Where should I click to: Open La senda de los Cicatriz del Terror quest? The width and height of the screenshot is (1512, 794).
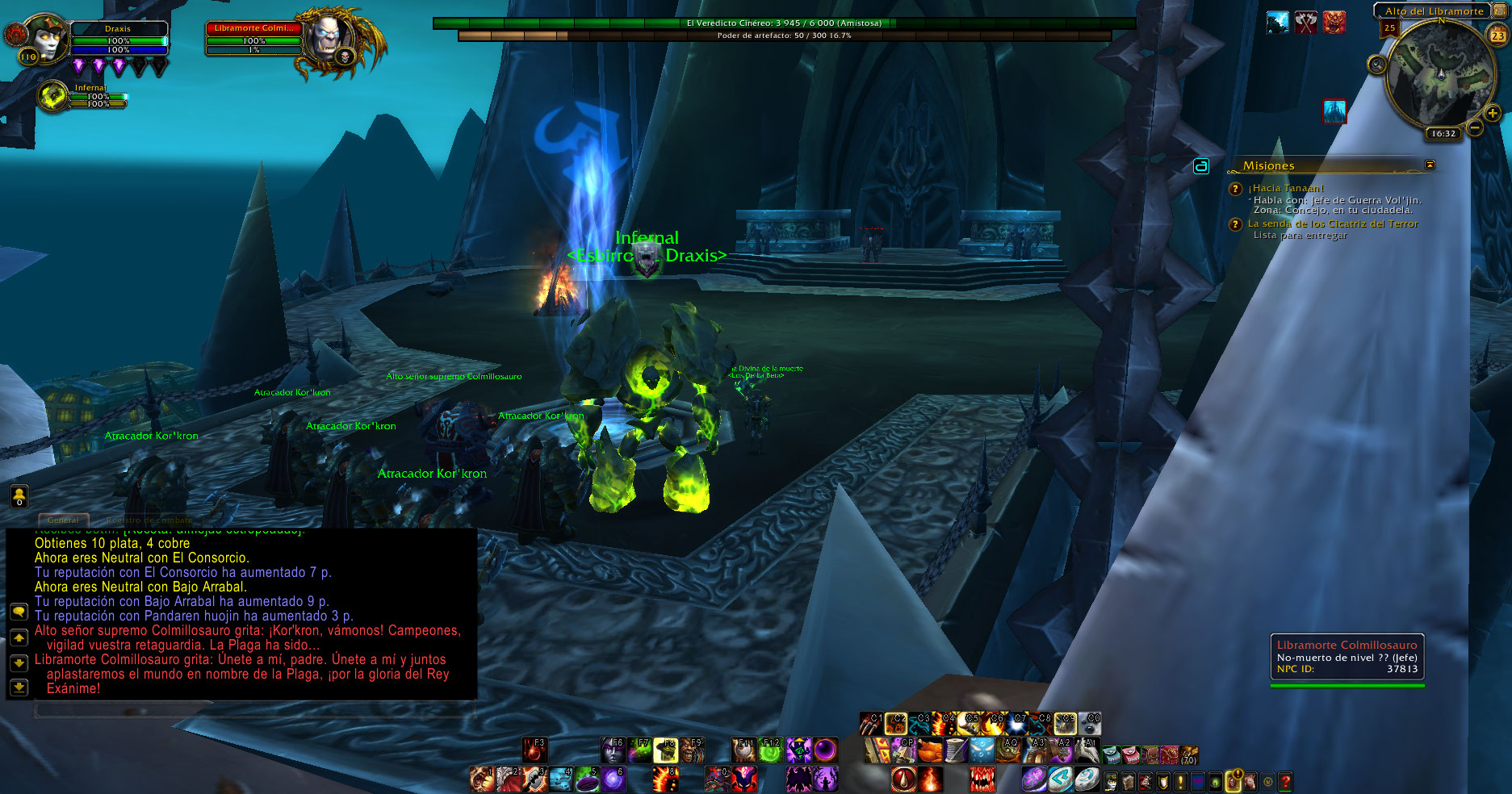pyautogui.click(x=1332, y=224)
